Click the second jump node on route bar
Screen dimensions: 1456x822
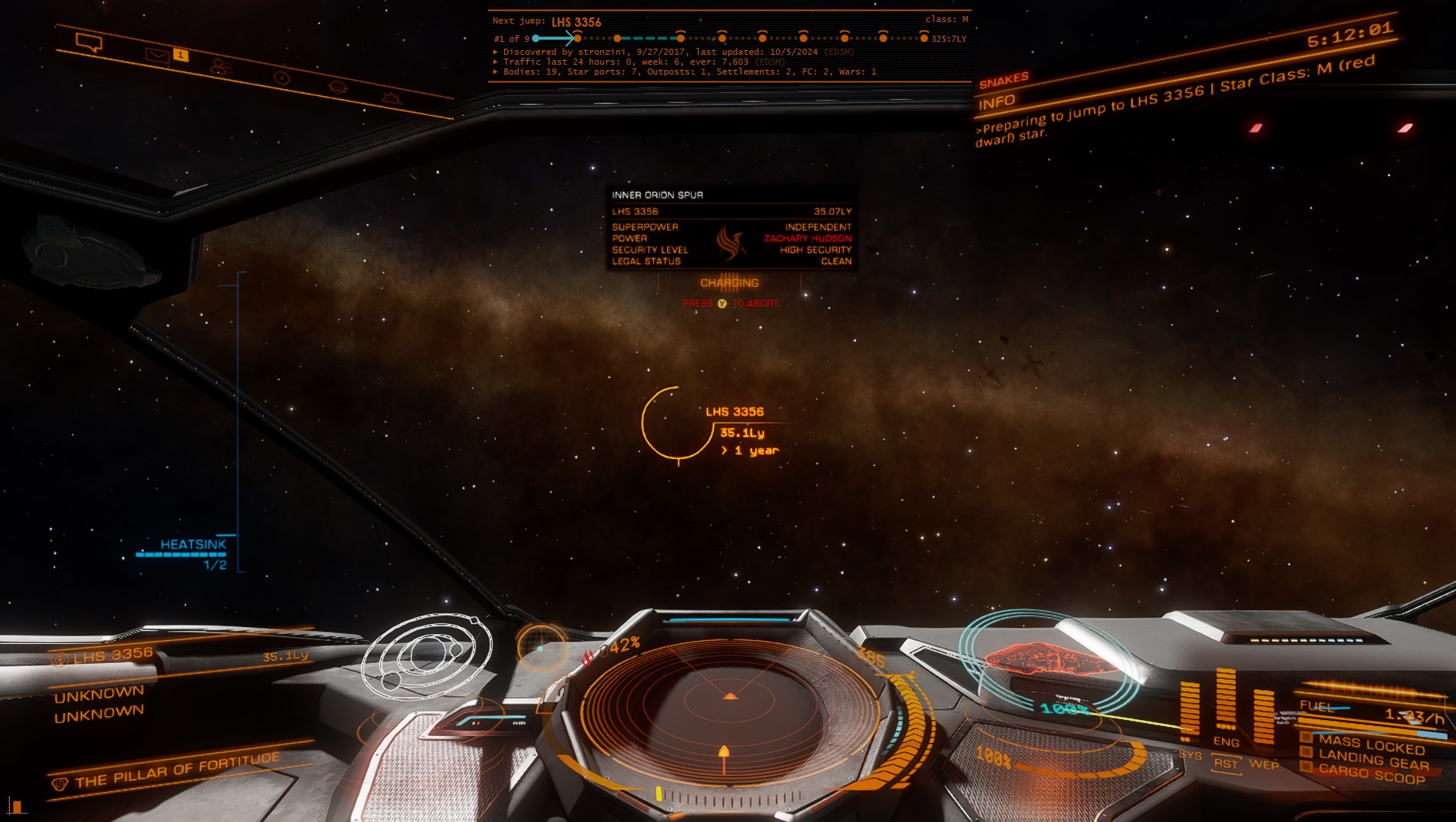coord(618,38)
